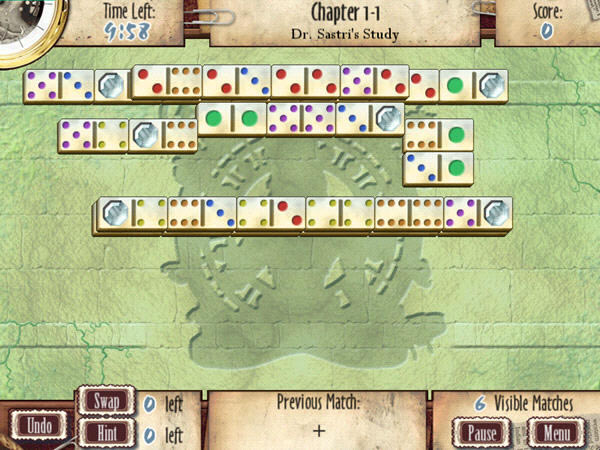Viewport: 600px width, 450px height.
Task: Use the Swap button
Action: coord(105,403)
